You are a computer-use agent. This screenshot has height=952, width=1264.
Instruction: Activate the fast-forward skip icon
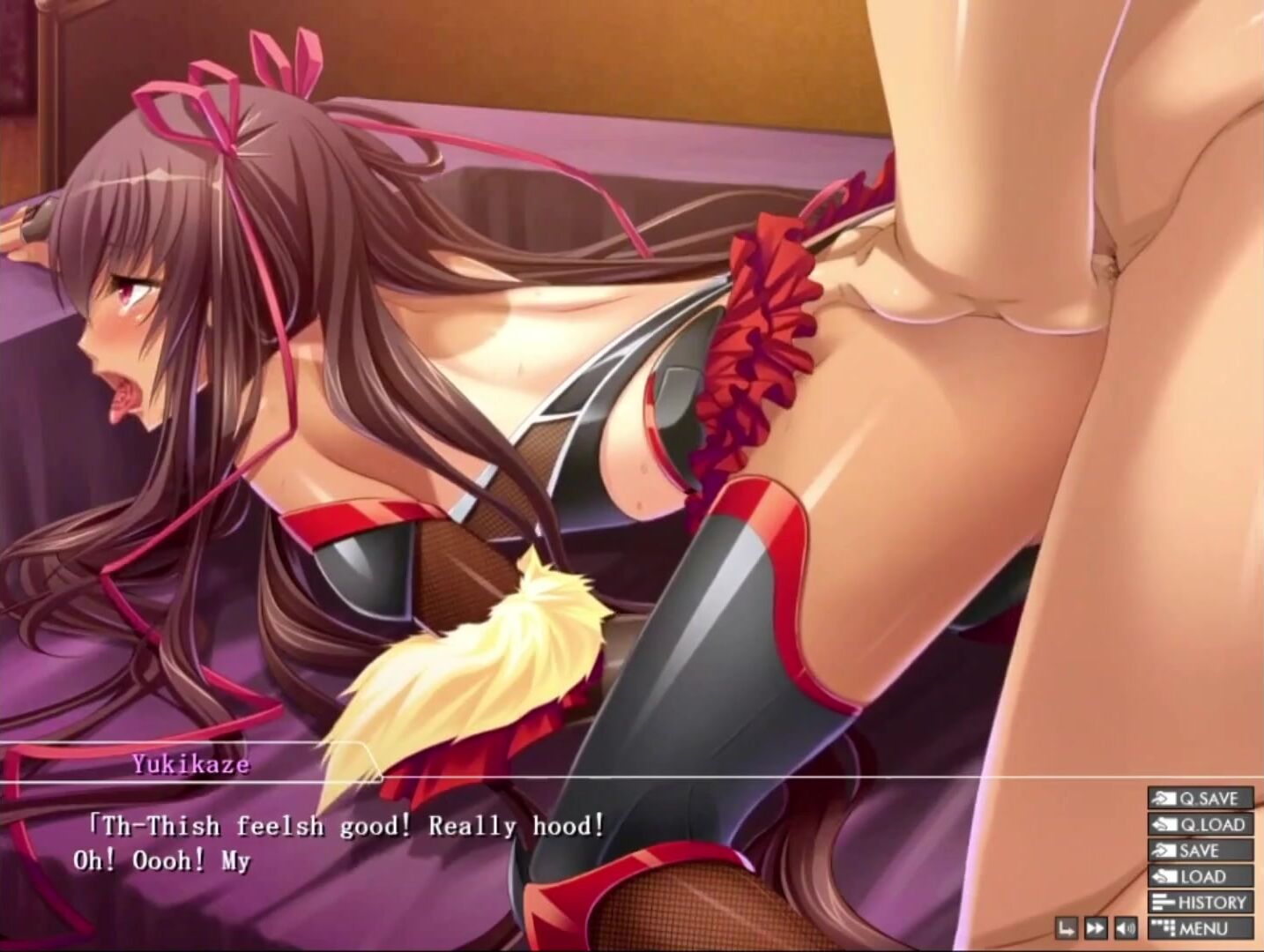1096,928
